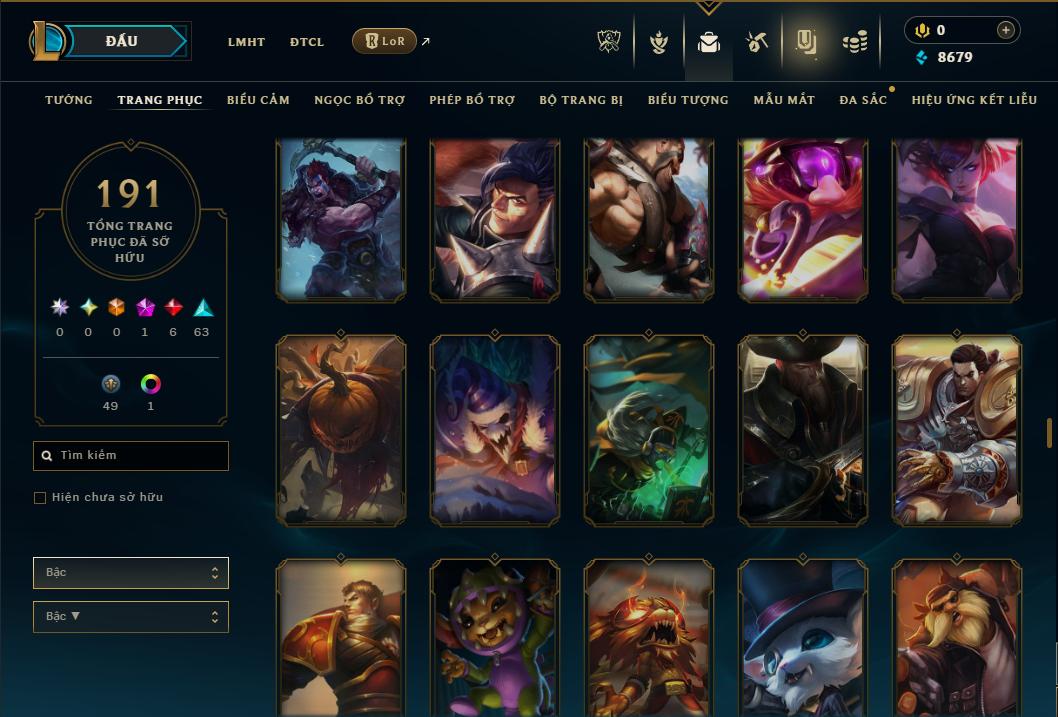Pick the pirate captain with pistol skin card
Screen dimensions: 1058x717
click(803, 430)
